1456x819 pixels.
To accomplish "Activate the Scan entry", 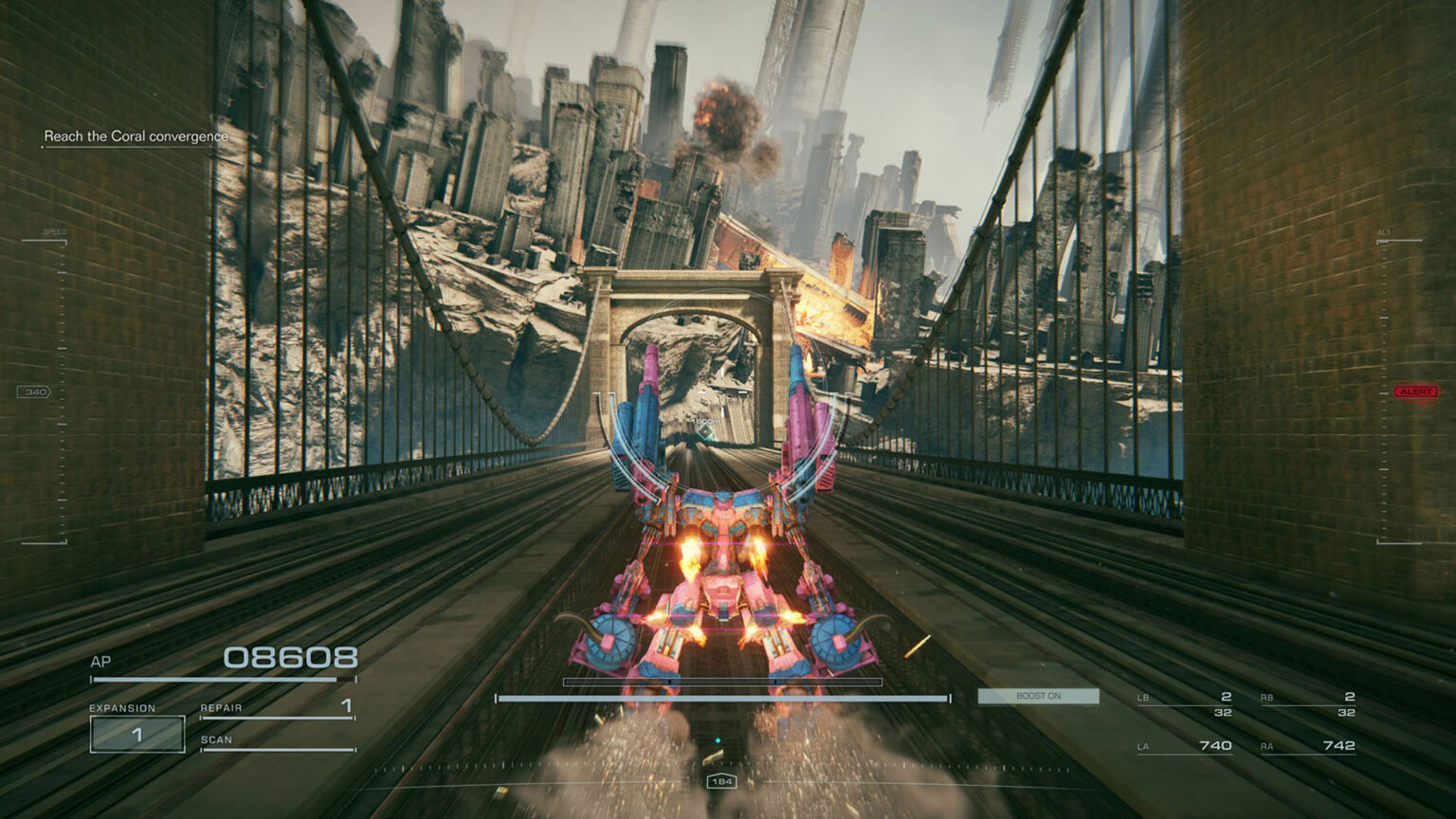I will [277, 740].
